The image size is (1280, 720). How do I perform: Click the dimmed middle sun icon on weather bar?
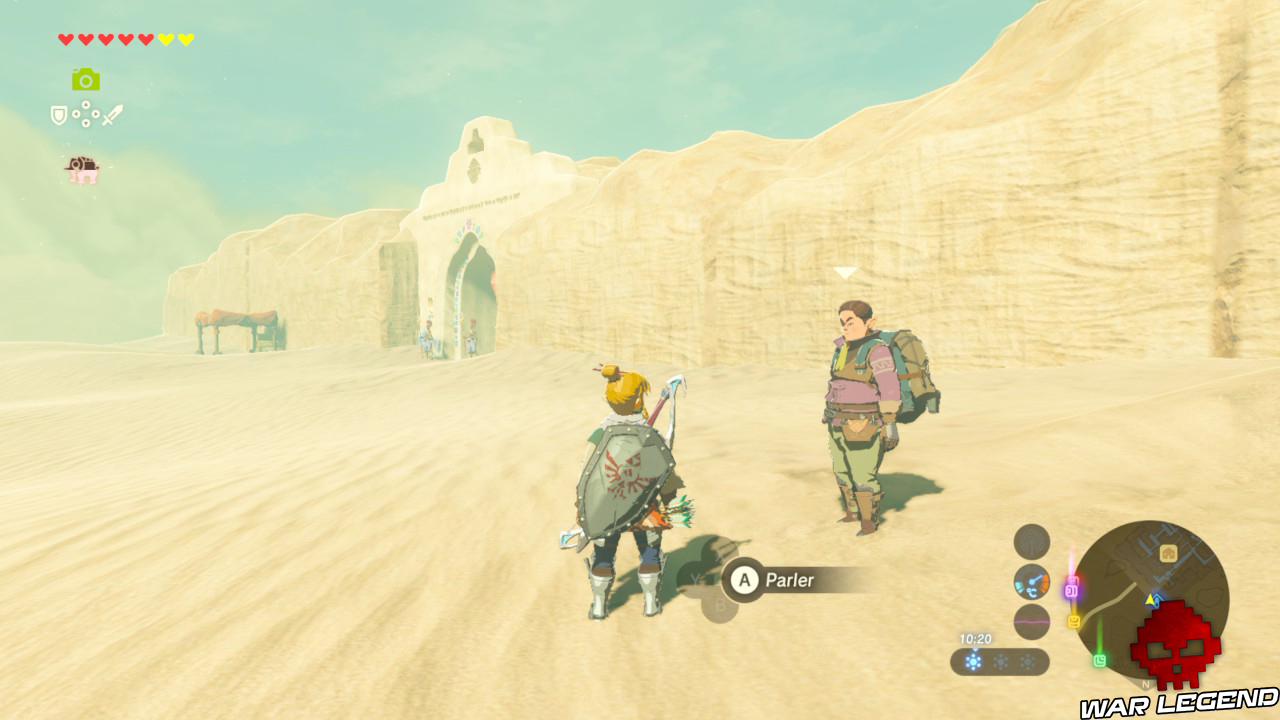(x=1000, y=661)
